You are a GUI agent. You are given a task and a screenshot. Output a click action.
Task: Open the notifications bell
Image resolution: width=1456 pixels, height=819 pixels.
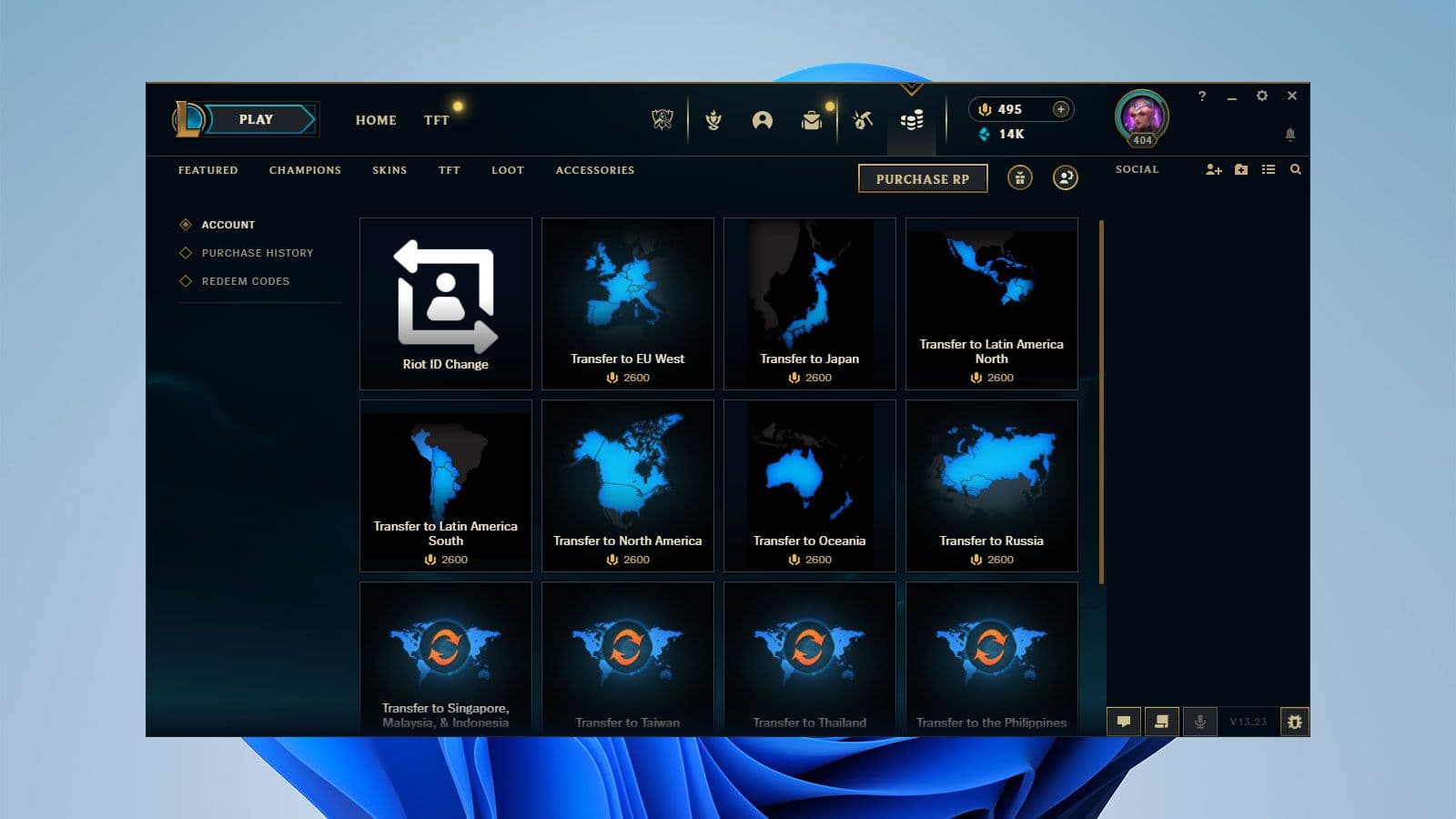pos(1292,133)
